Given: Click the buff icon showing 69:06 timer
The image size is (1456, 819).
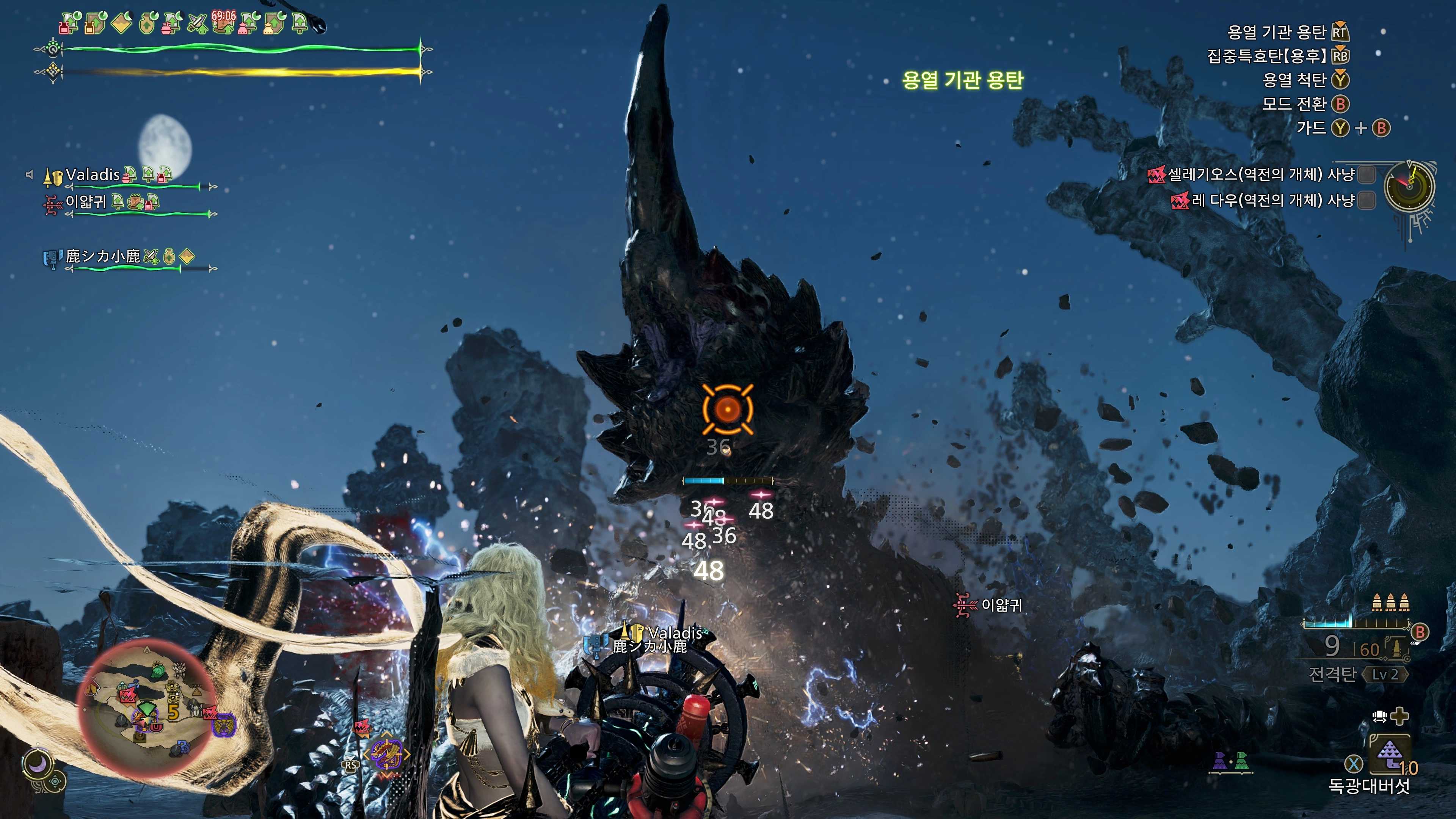Looking at the screenshot, I should tap(223, 23).
